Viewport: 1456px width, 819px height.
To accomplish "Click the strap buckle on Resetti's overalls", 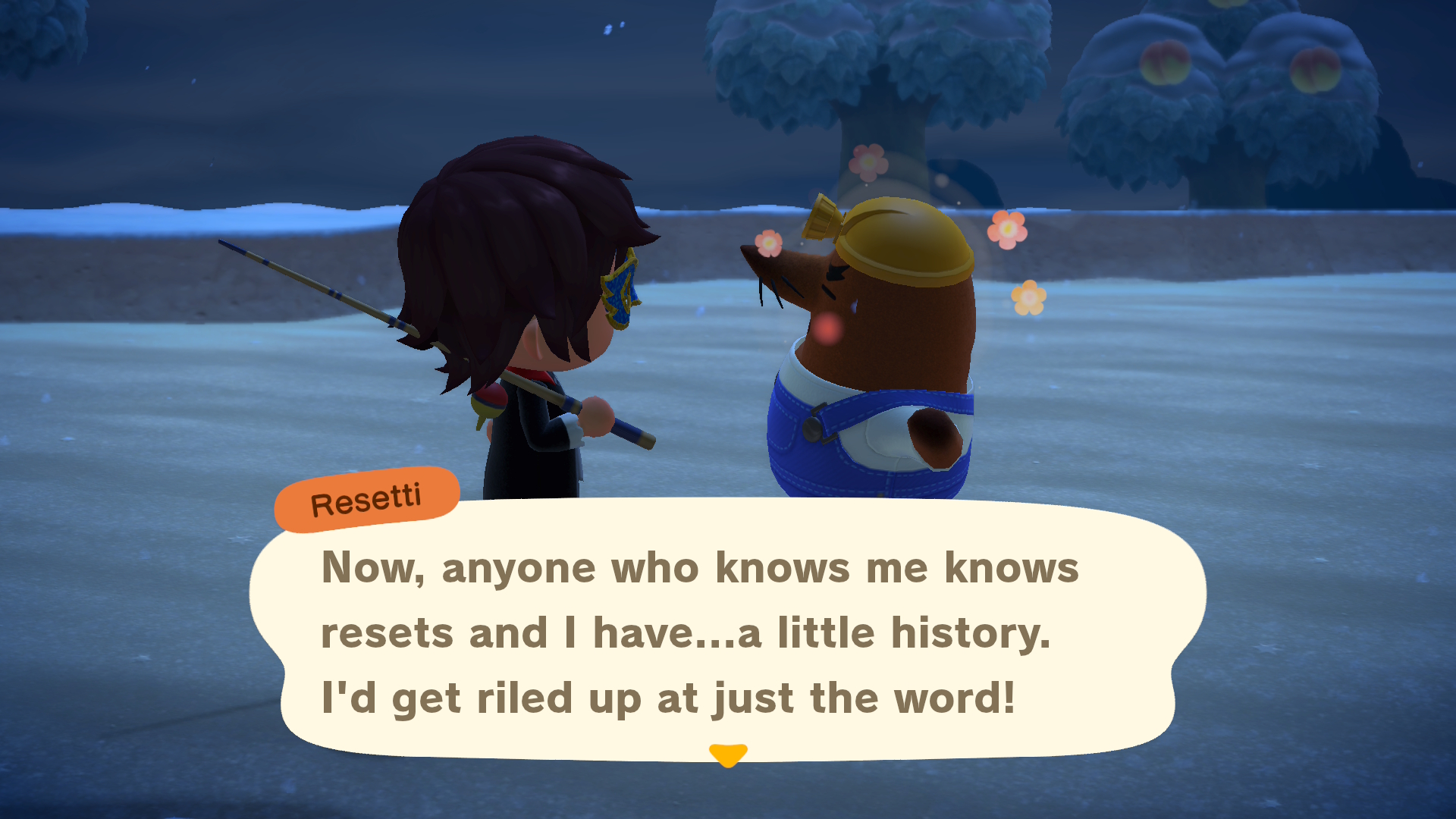I will 813,428.
